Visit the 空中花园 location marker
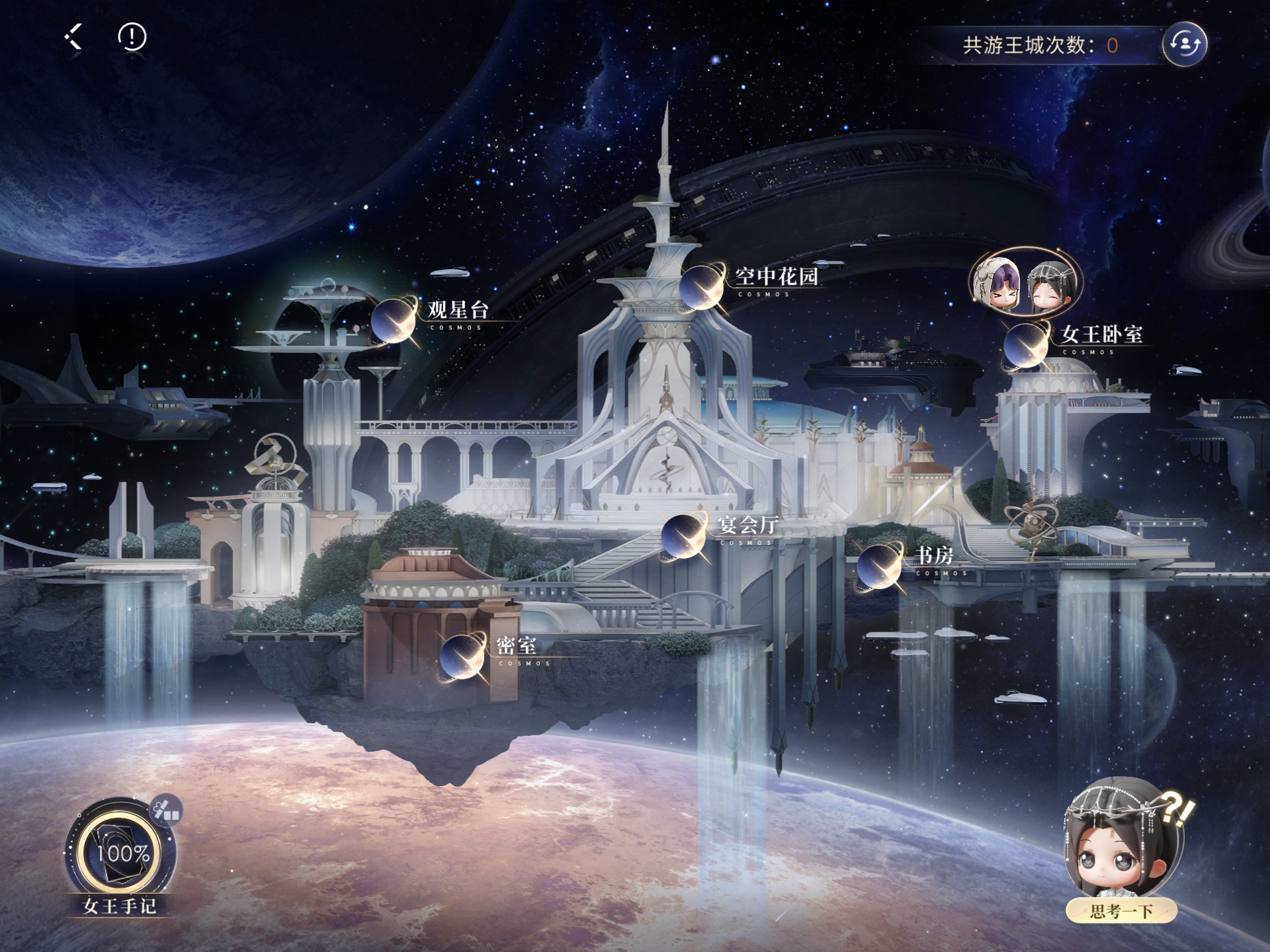 pos(702,286)
